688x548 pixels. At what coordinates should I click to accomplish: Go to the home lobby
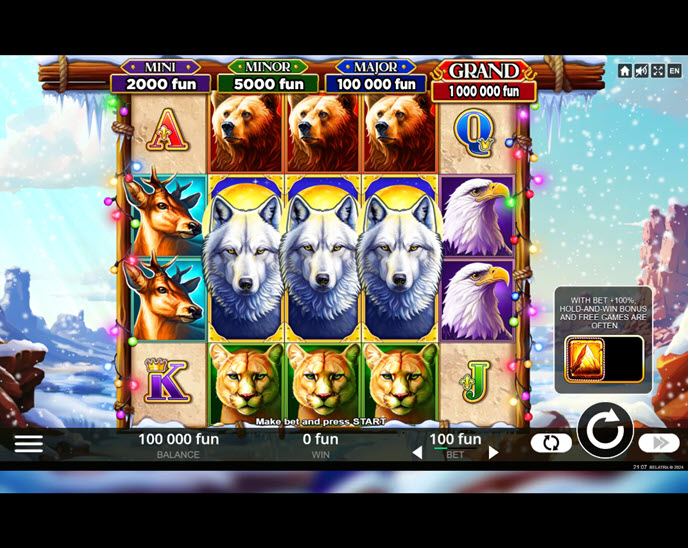[x=625, y=71]
